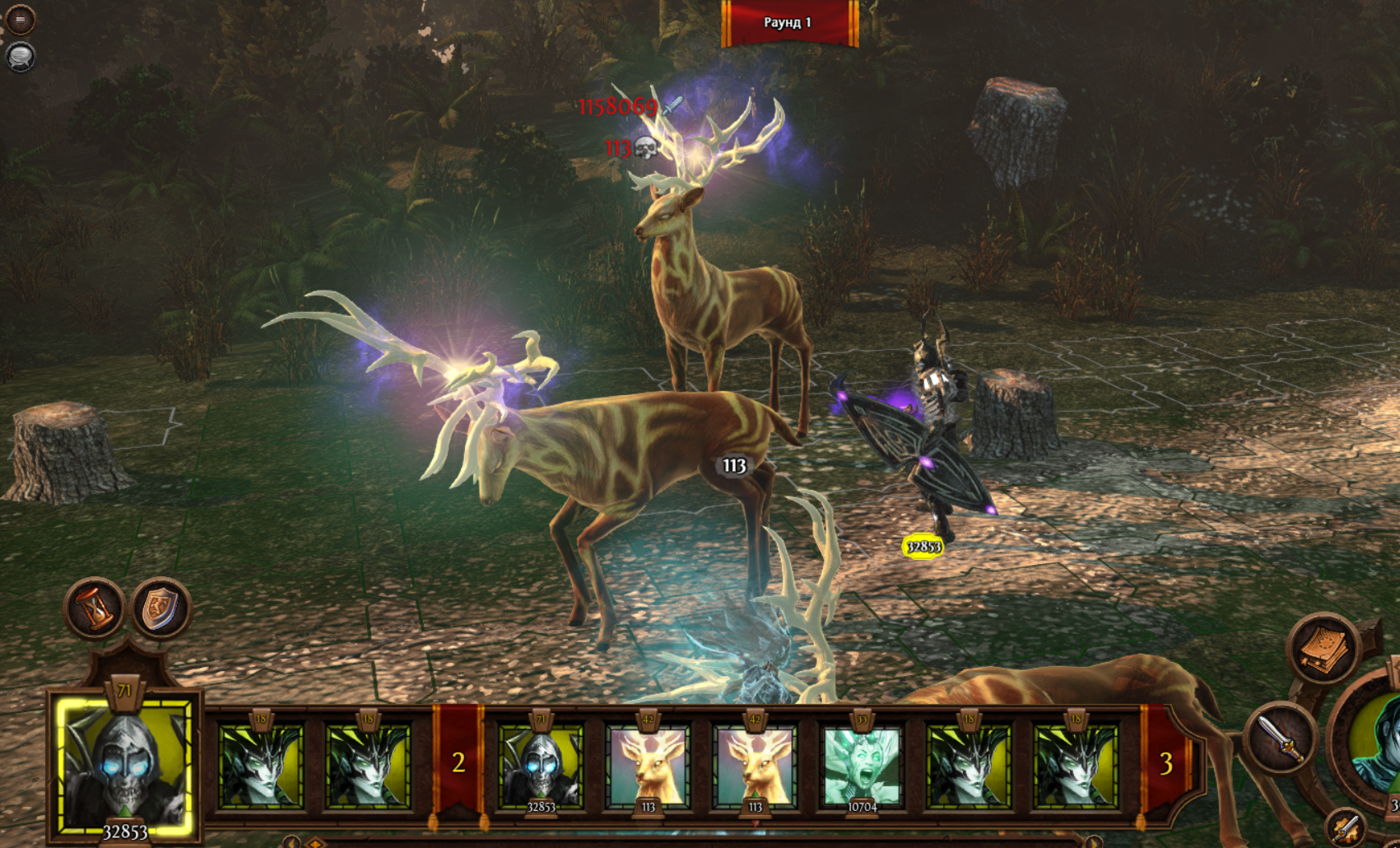Choose the hero sword attack button
The image size is (1400, 848).
[1281, 737]
